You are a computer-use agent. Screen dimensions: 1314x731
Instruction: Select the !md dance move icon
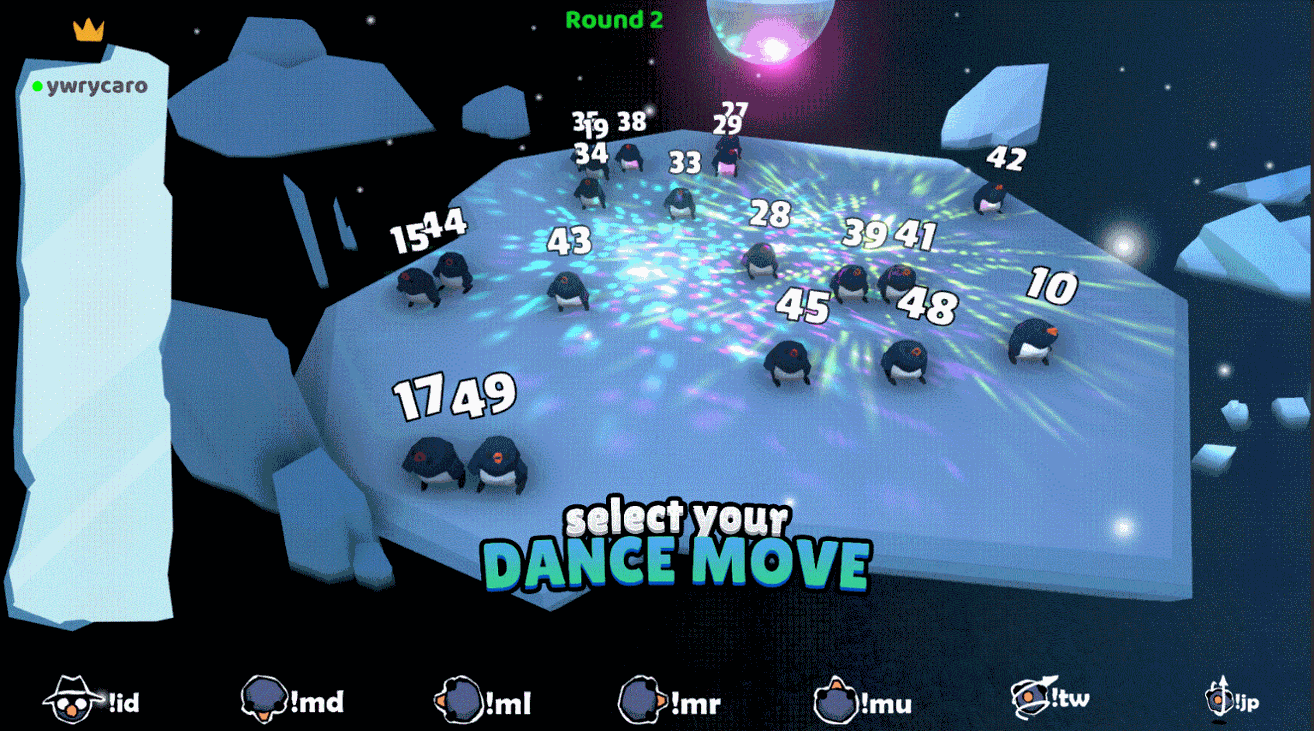[263, 700]
